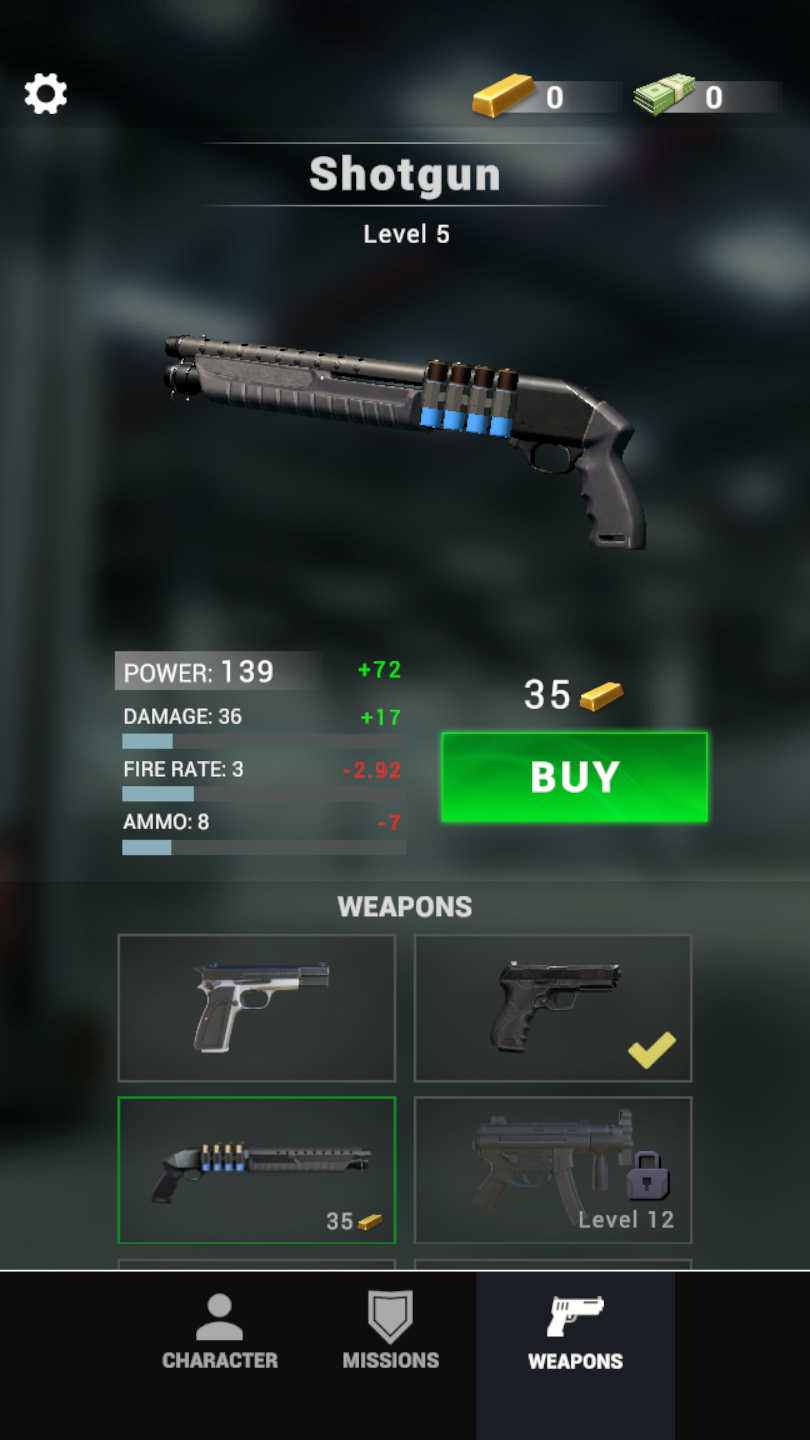Open the settings gear menu

coord(46,94)
